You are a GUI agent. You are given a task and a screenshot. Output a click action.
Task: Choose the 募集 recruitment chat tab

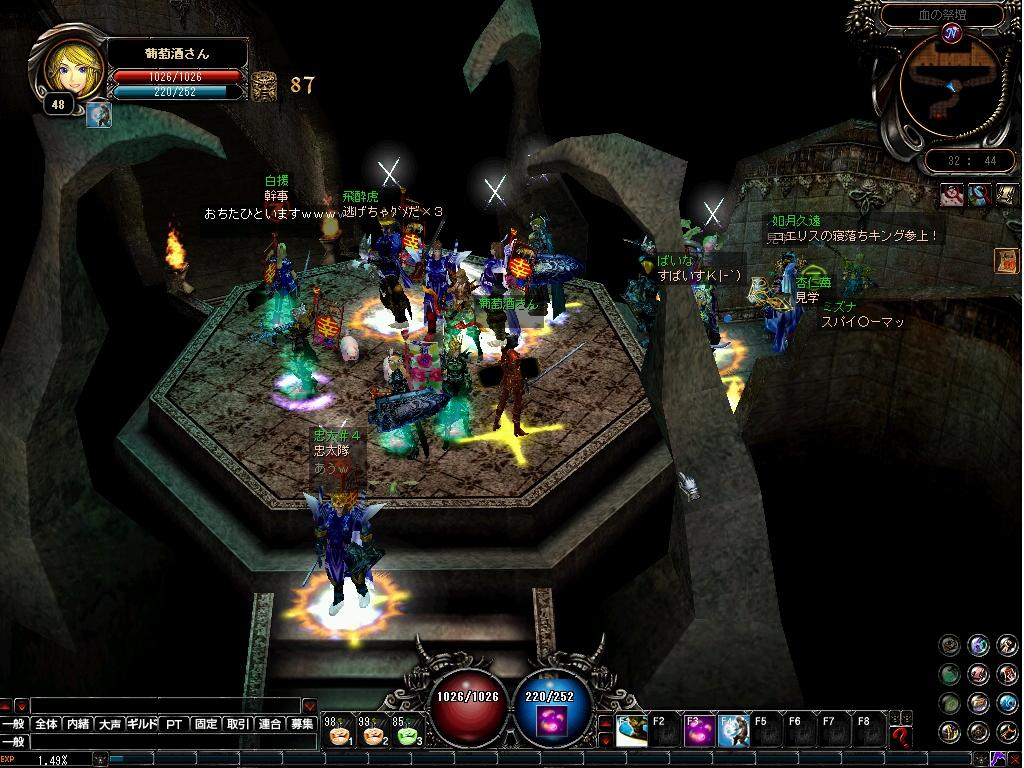click(x=302, y=724)
